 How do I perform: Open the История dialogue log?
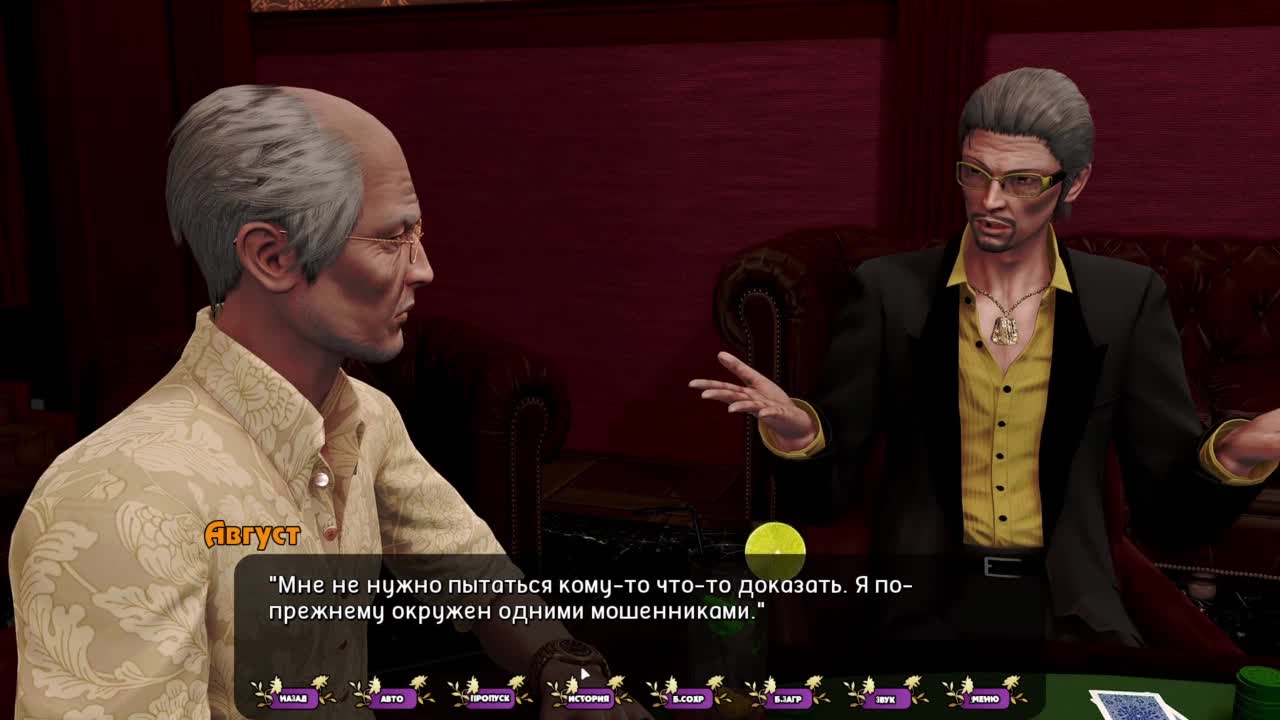590,697
